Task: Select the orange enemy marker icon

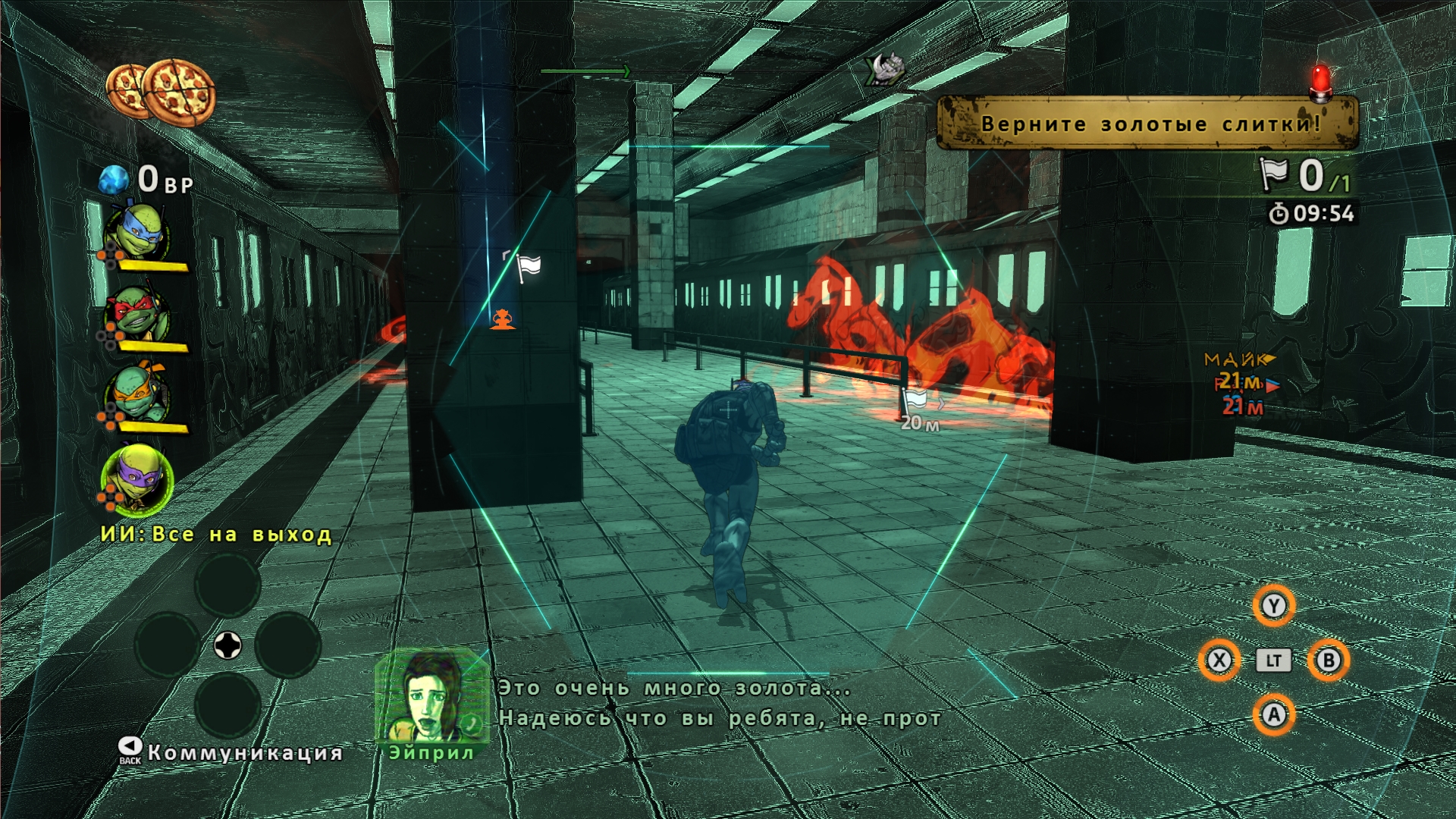Action: coord(502,319)
